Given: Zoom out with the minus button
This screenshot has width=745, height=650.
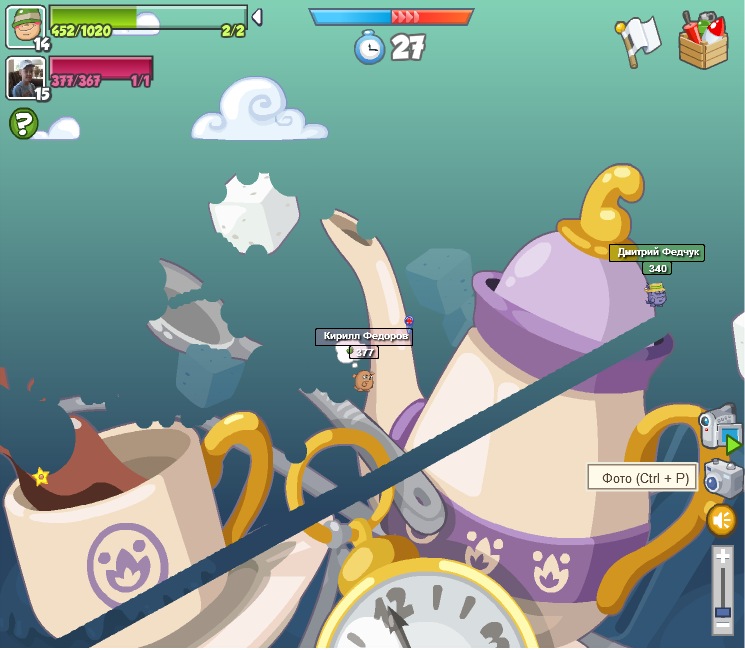Looking at the screenshot, I should (722, 625).
